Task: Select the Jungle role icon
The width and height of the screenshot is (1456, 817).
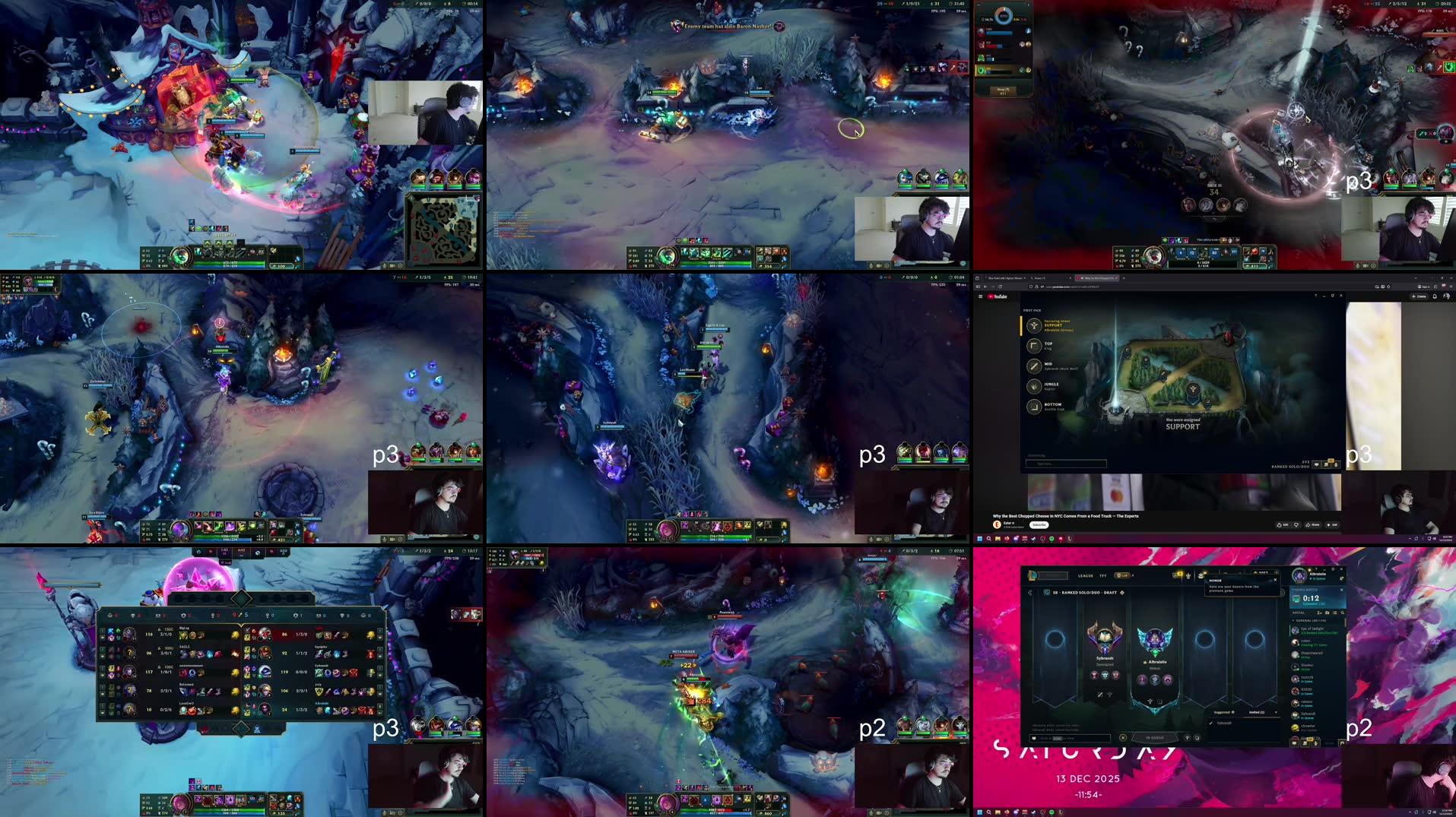Action: tap(1034, 386)
